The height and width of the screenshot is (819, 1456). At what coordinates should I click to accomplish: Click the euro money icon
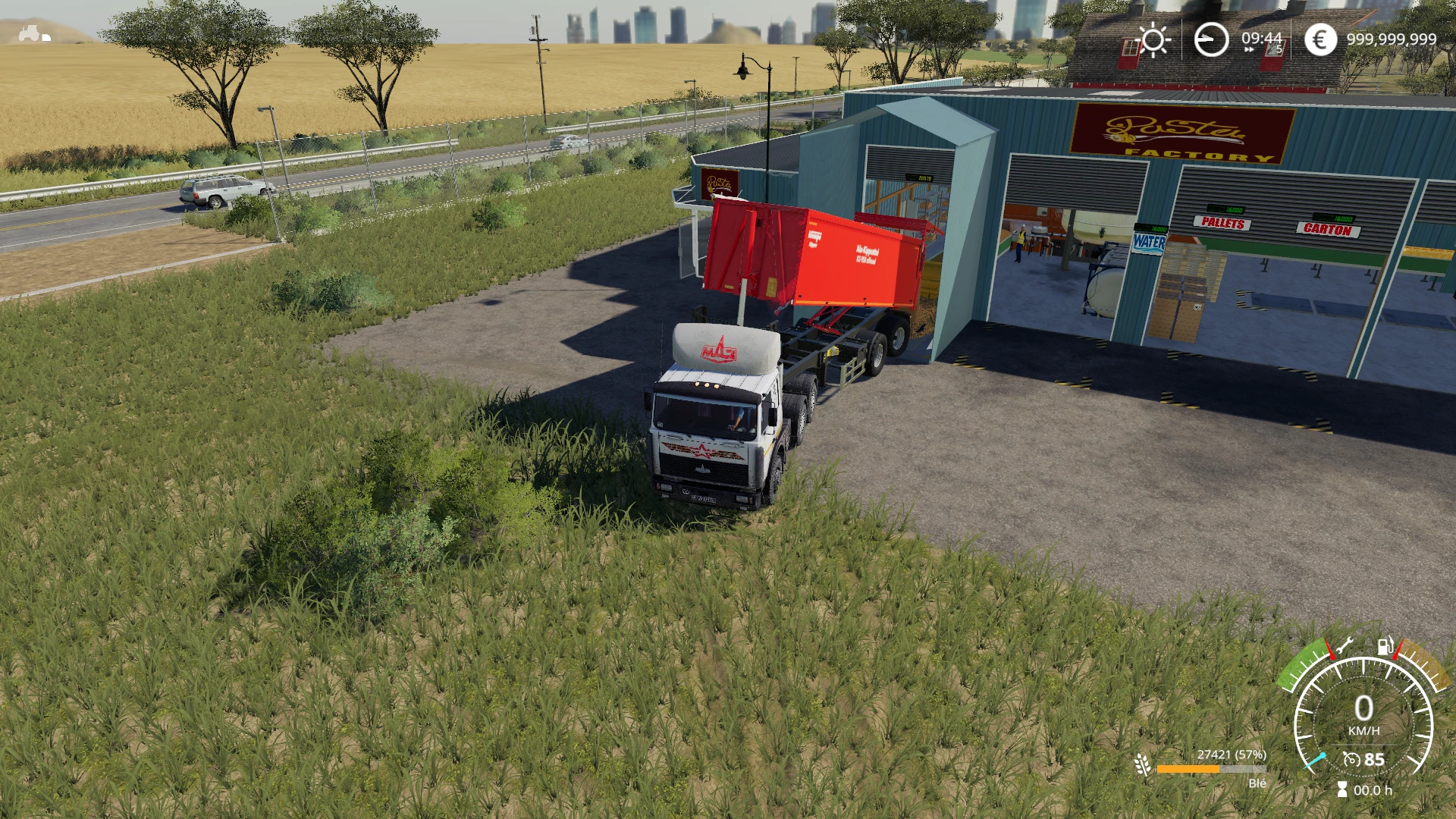[1320, 39]
